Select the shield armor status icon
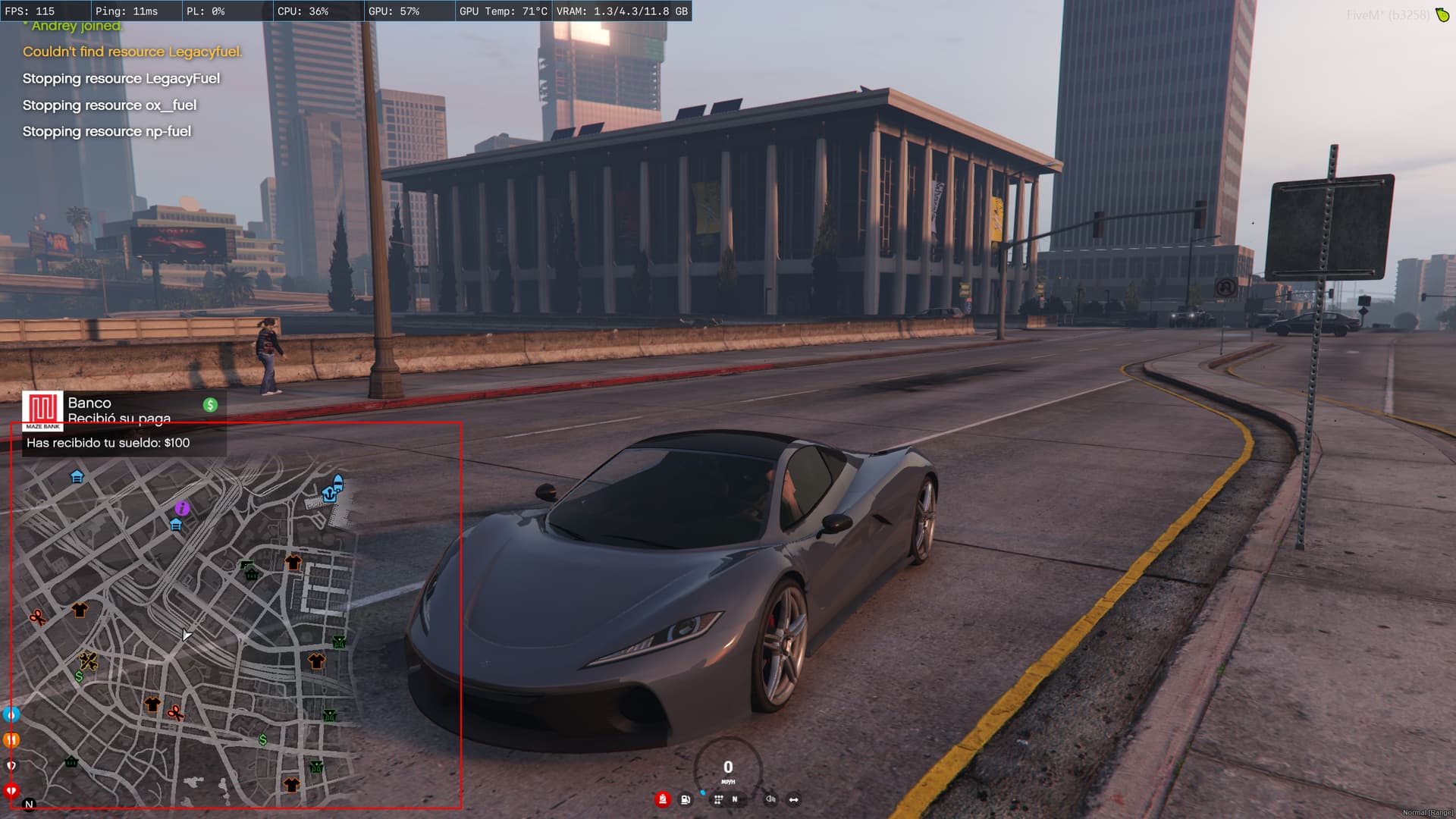The height and width of the screenshot is (819, 1456). coord(11,766)
